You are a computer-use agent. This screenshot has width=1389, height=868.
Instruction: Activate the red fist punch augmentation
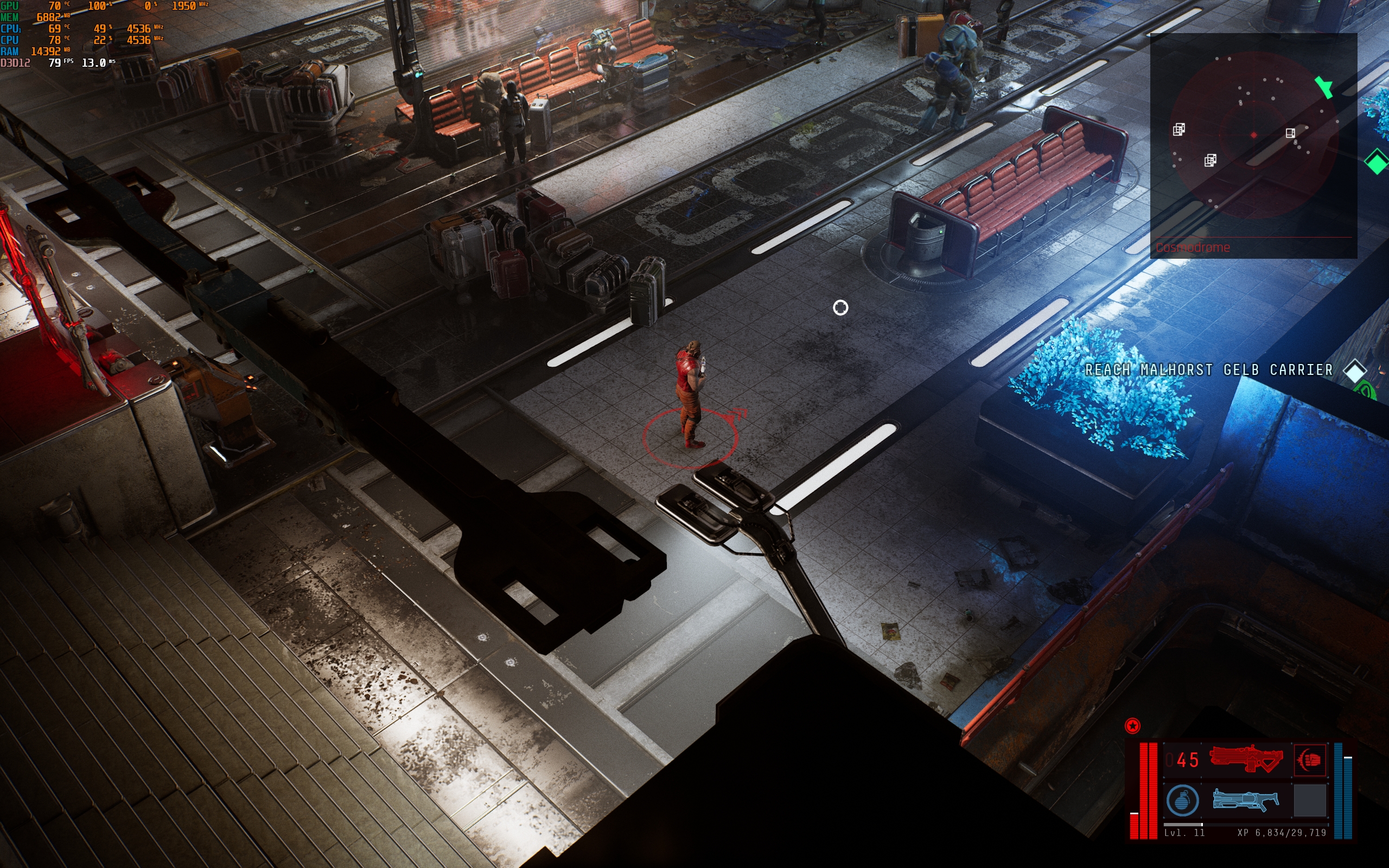tap(1310, 759)
